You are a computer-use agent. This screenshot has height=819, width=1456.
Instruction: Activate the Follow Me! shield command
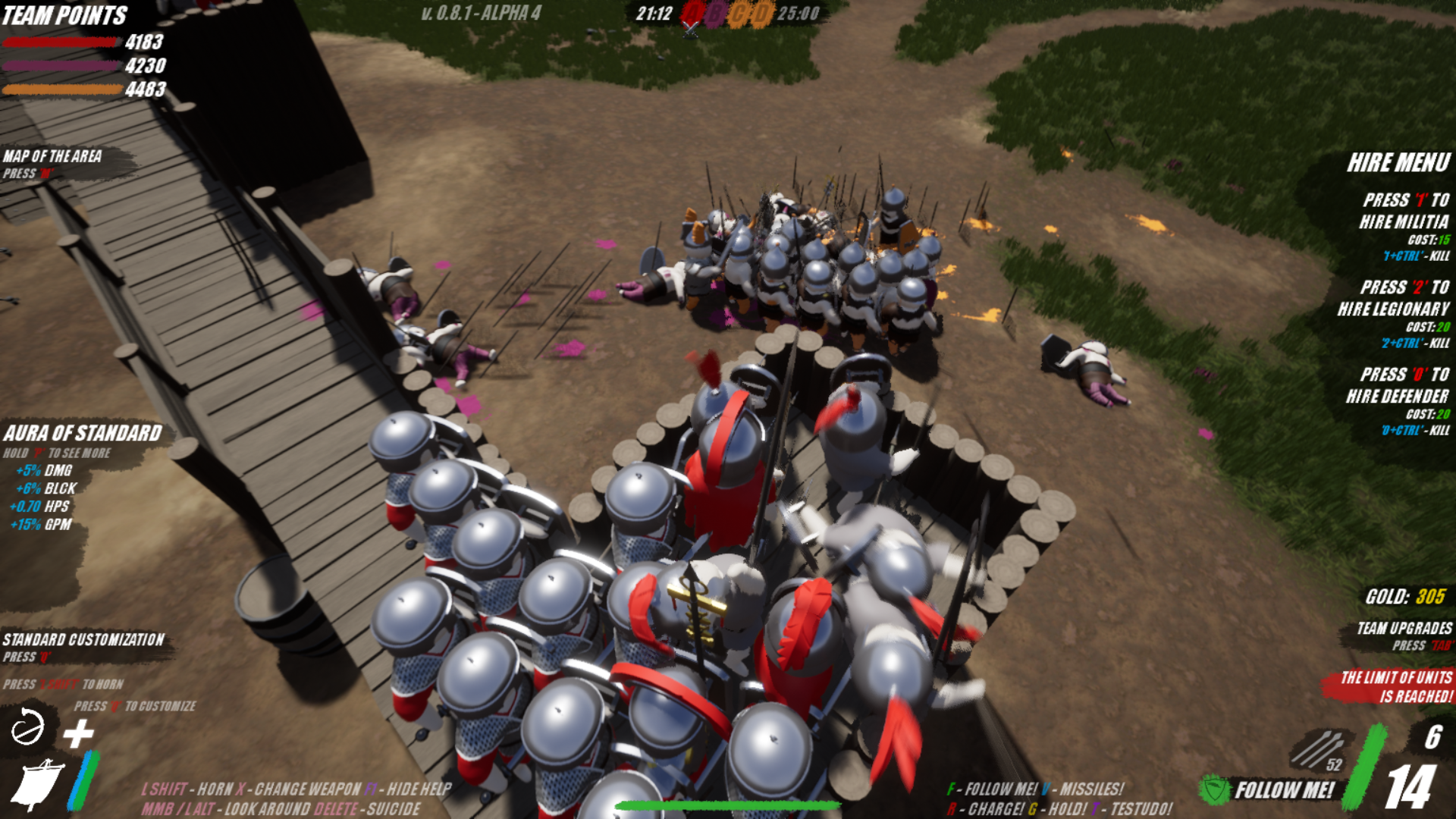[1216, 789]
